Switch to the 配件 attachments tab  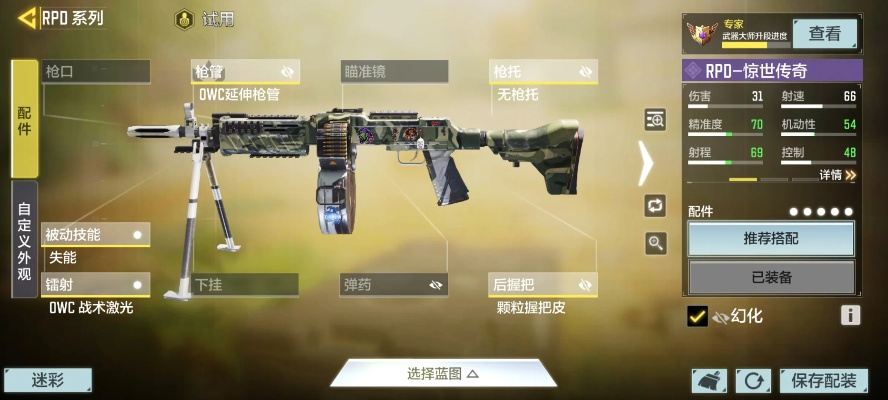(x=25, y=118)
